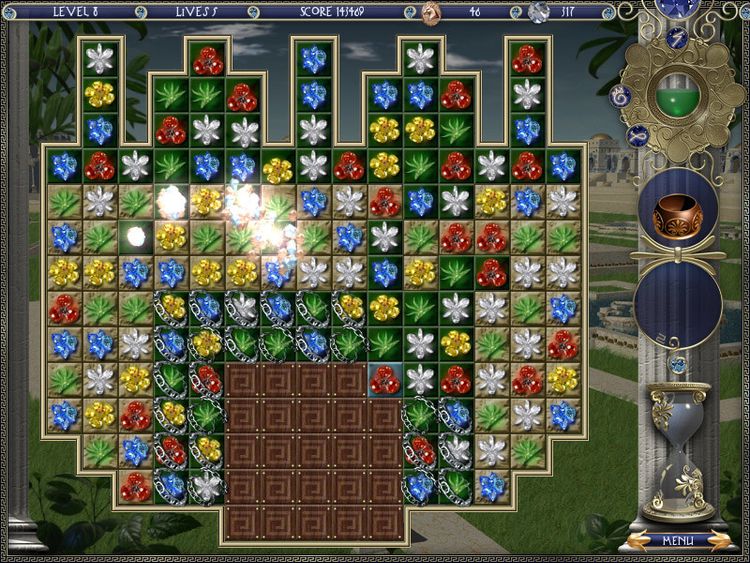Click the lightning rune orb
This screenshot has height=563, width=750.
[677, 38]
